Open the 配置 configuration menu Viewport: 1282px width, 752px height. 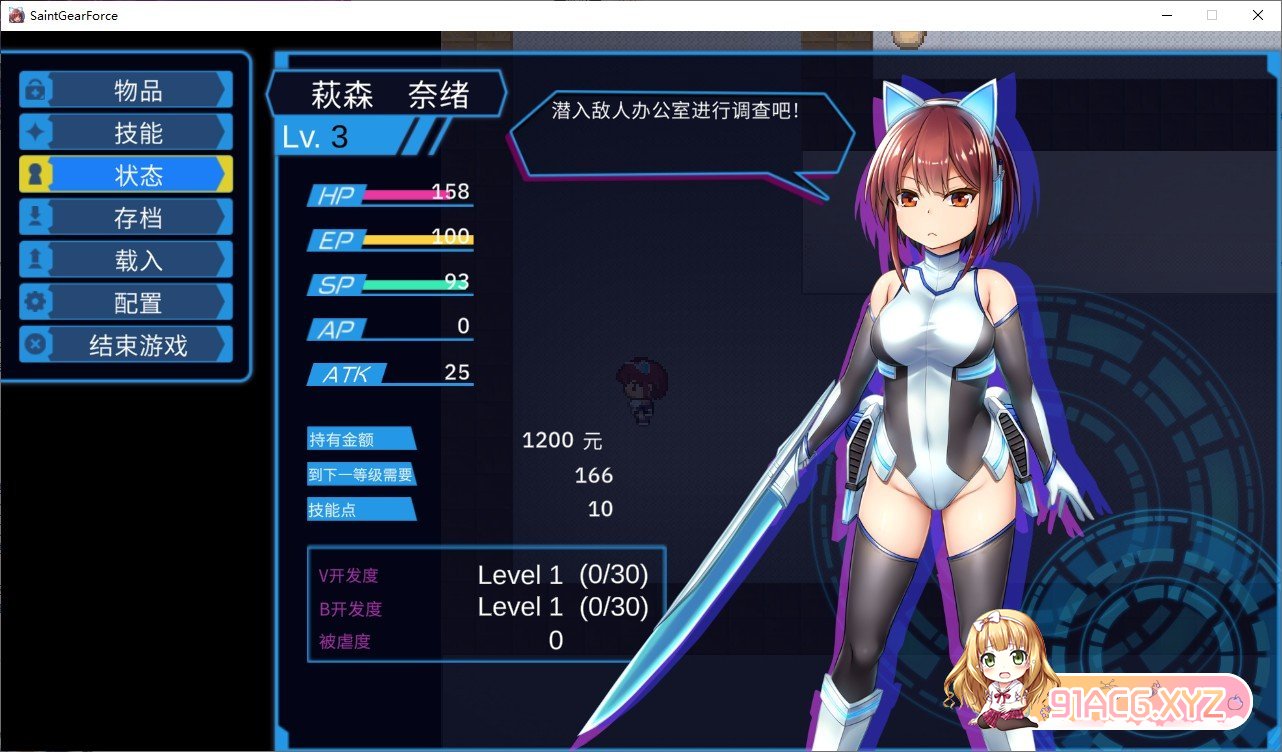click(x=127, y=303)
